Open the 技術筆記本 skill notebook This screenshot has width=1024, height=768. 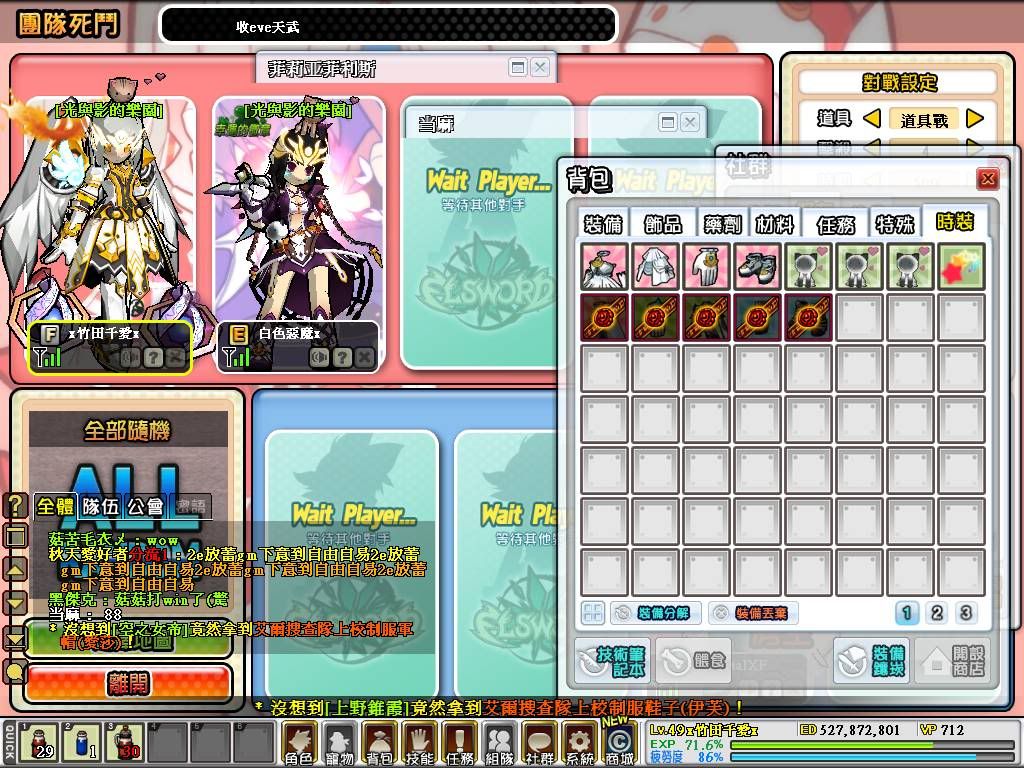613,661
